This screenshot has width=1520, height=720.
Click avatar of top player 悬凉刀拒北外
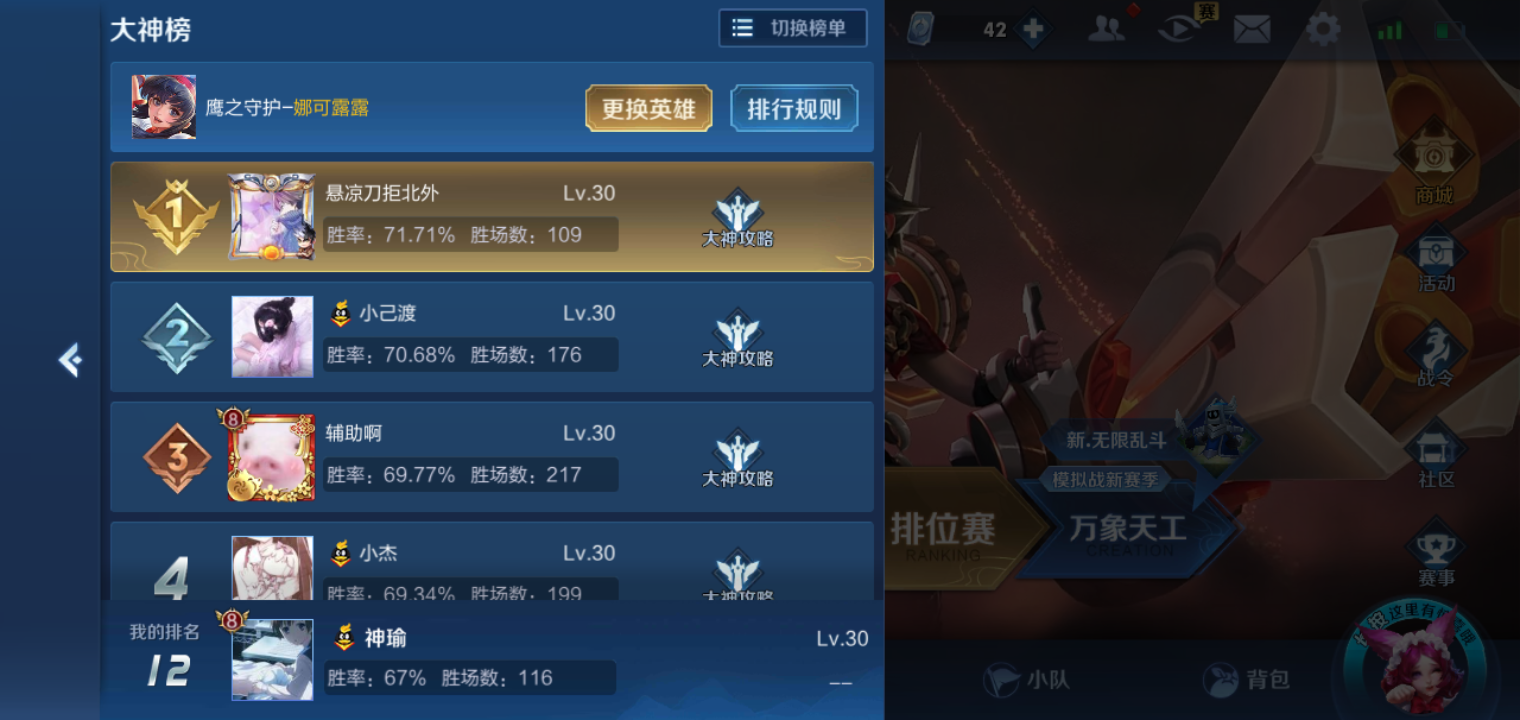[272, 215]
